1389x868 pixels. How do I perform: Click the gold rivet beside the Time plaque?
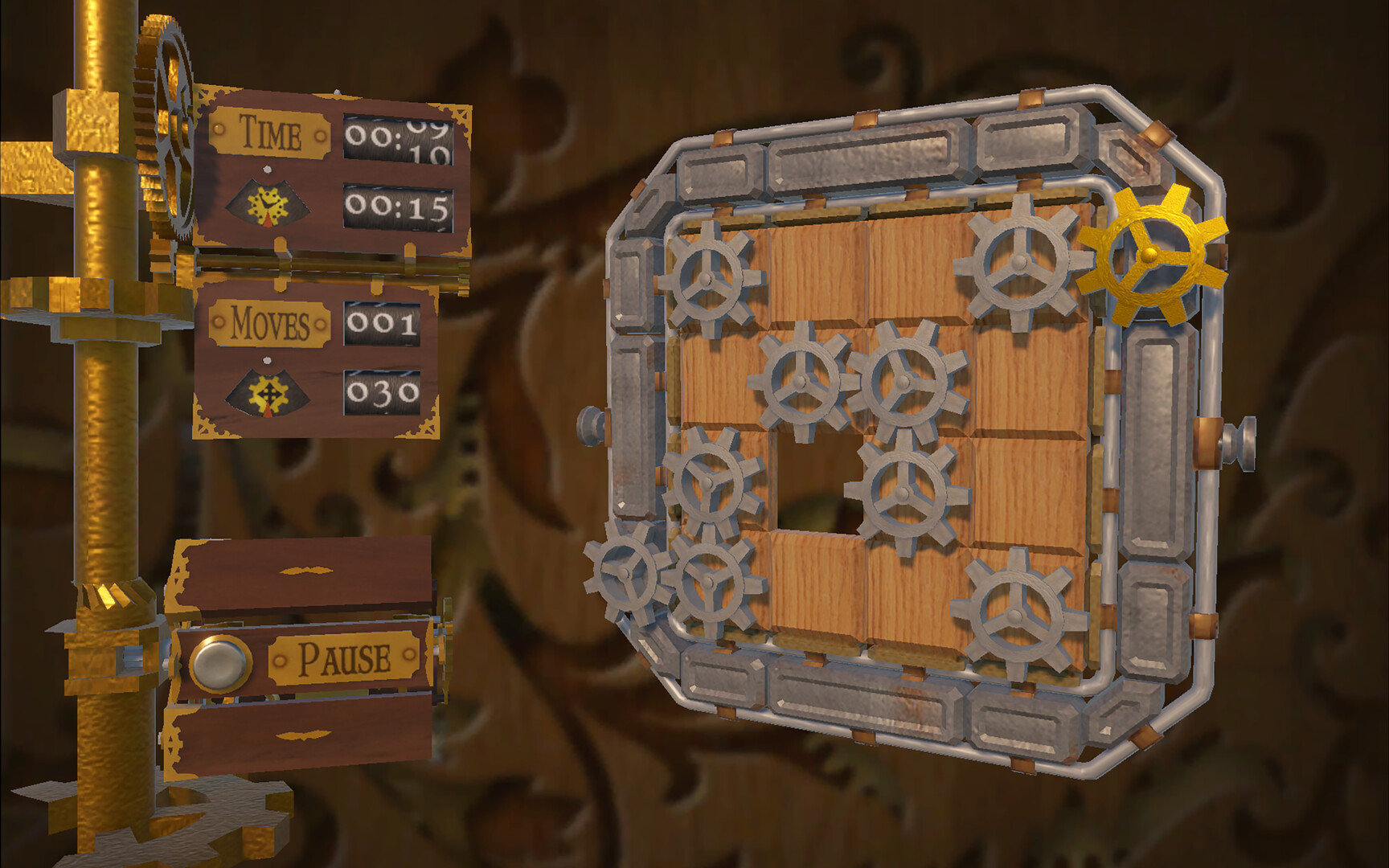[x=217, y=129]
